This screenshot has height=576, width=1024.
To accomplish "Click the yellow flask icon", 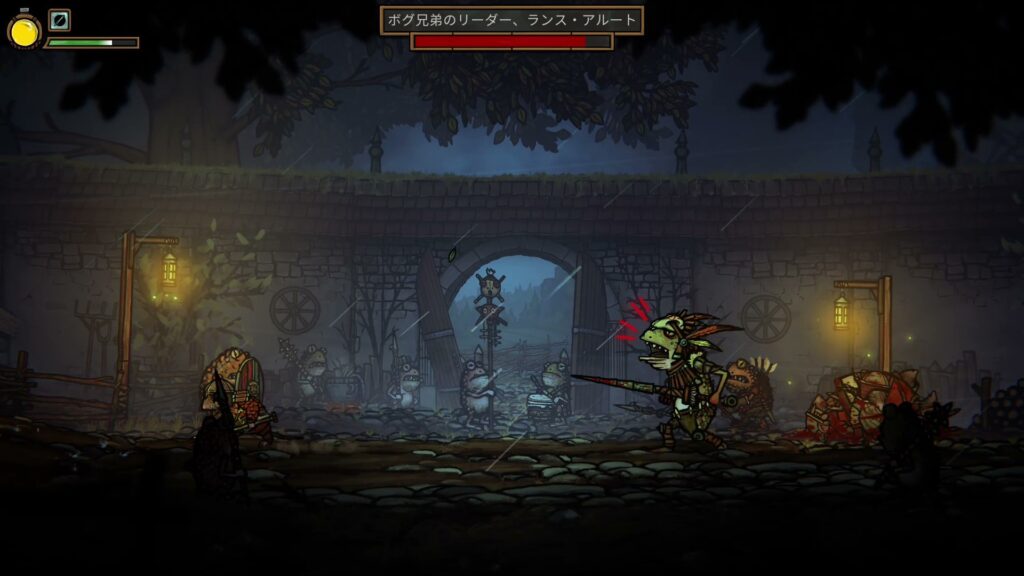I will [24, 31].
